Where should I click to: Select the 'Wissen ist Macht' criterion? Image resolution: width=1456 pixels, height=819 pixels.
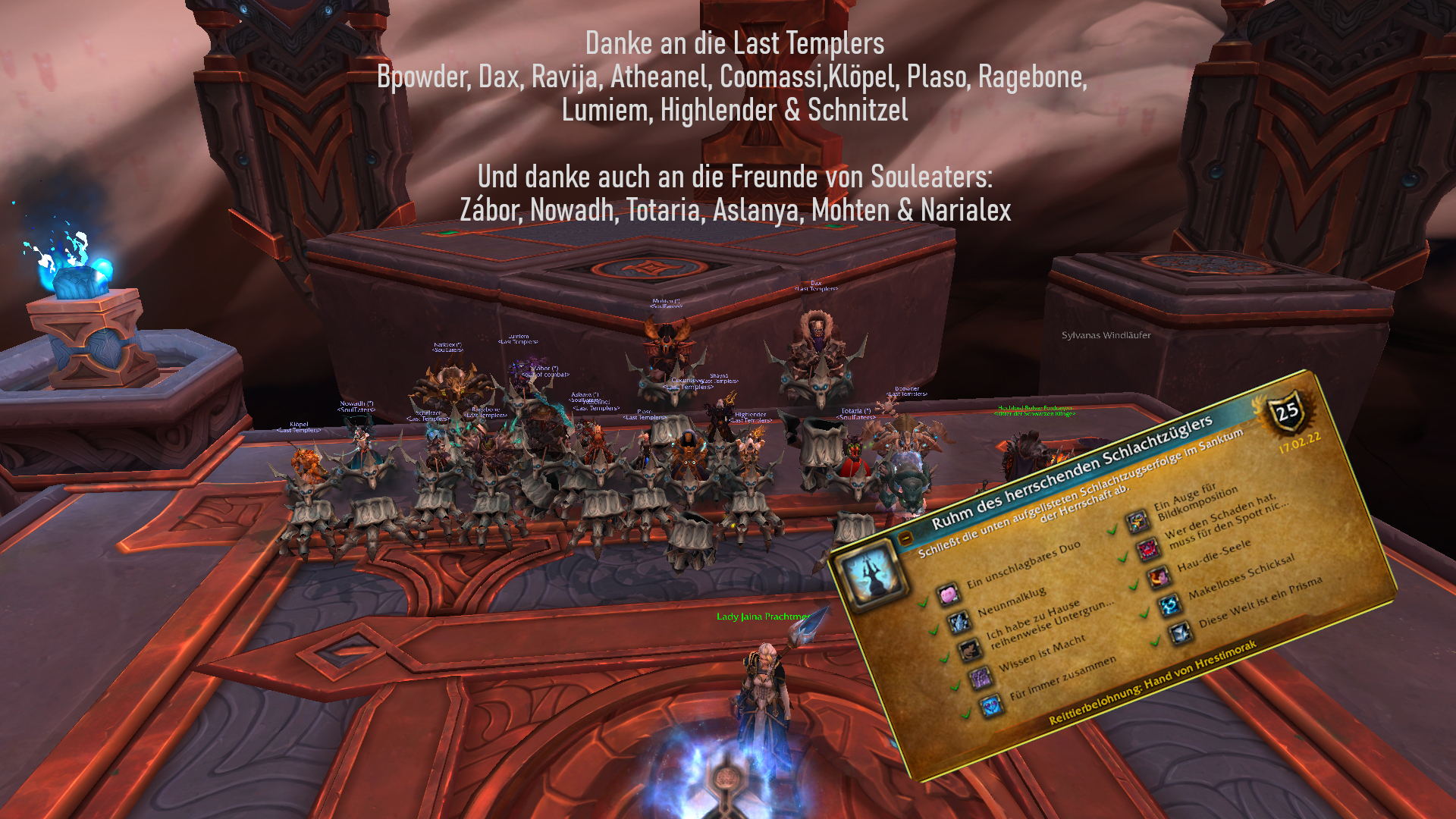click(x=1041, y=654)
